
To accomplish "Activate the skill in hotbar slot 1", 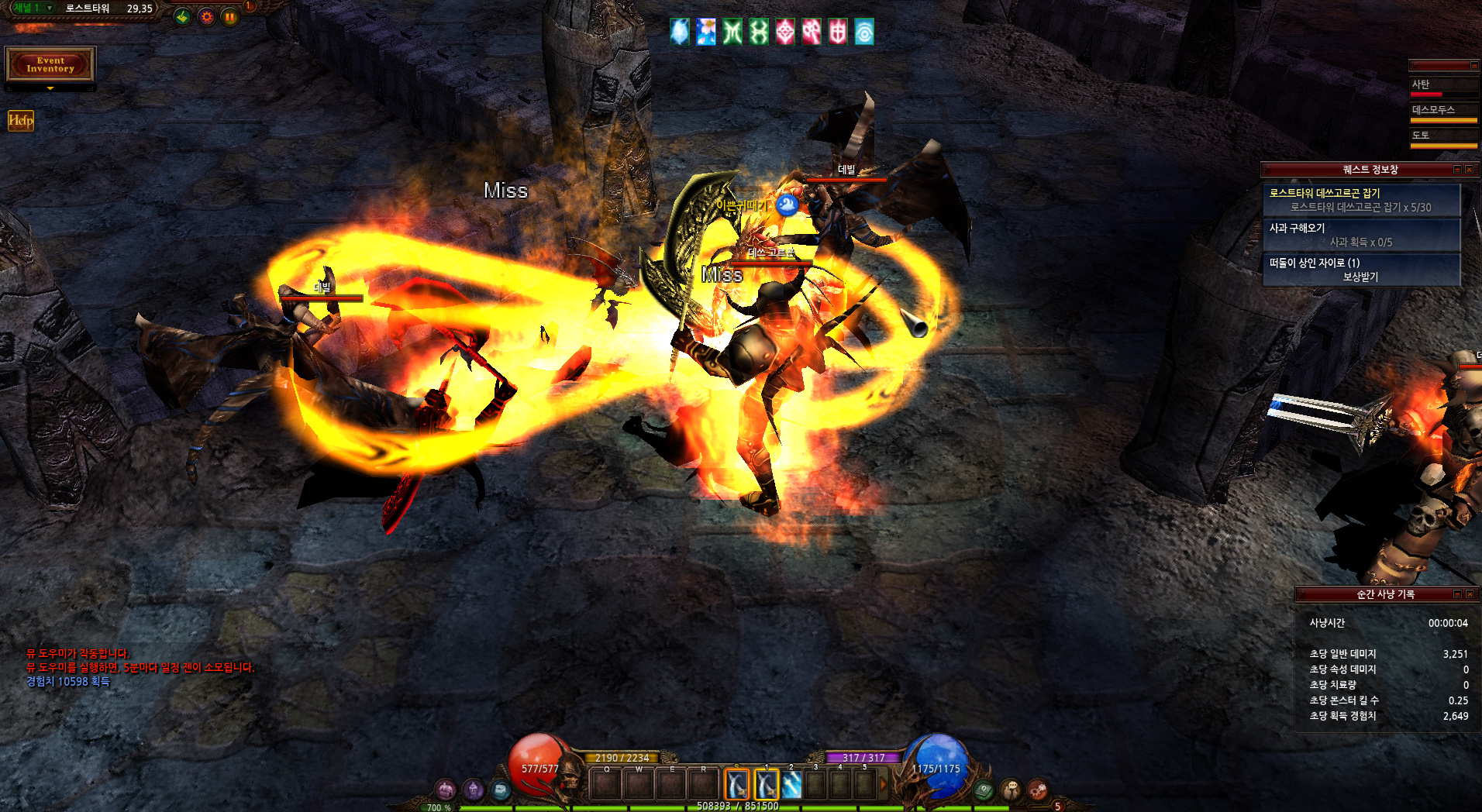I will 766,784.
